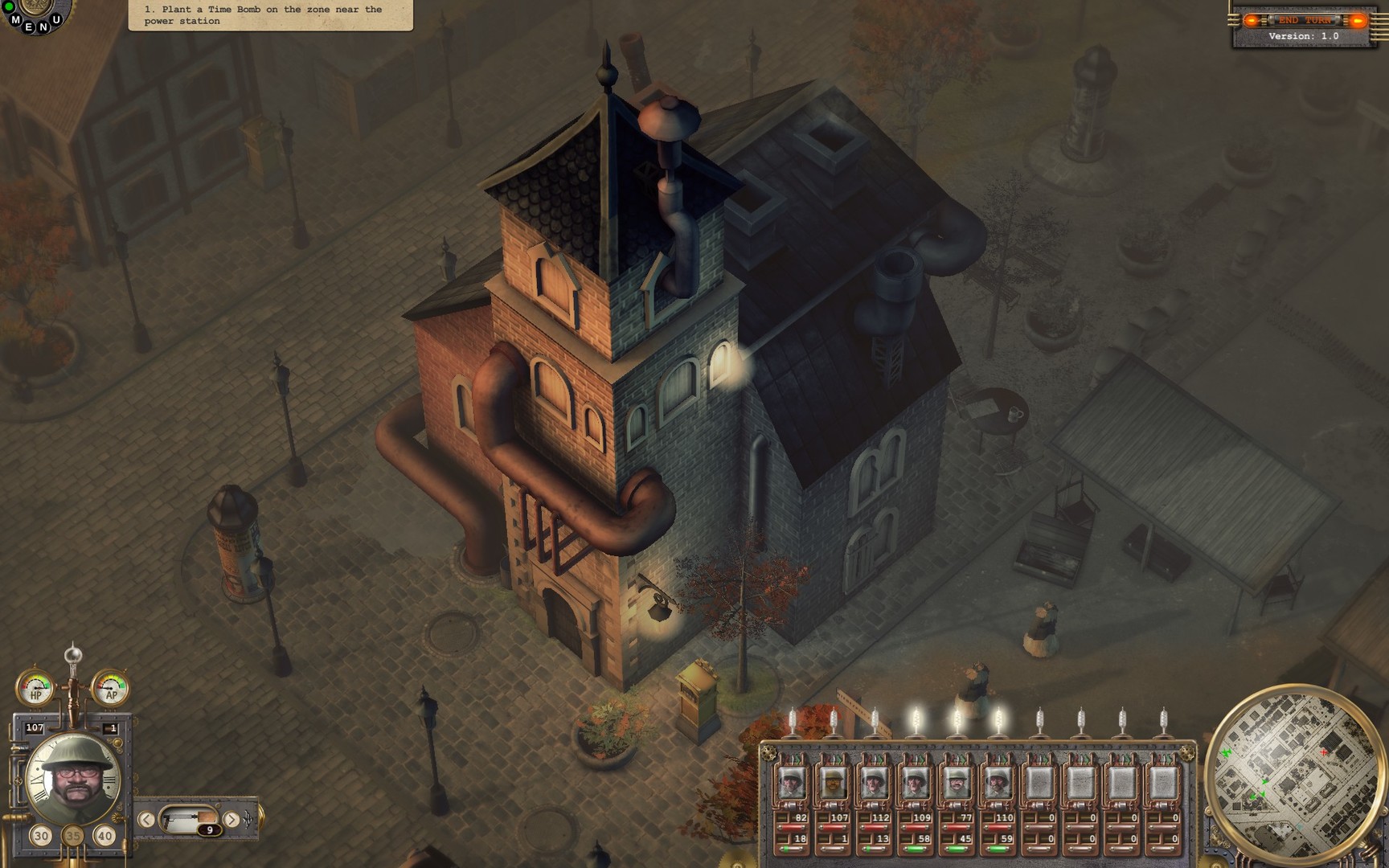
Task: Cycle to next weapon with the right chevron
Action: [x=231, y=819]
